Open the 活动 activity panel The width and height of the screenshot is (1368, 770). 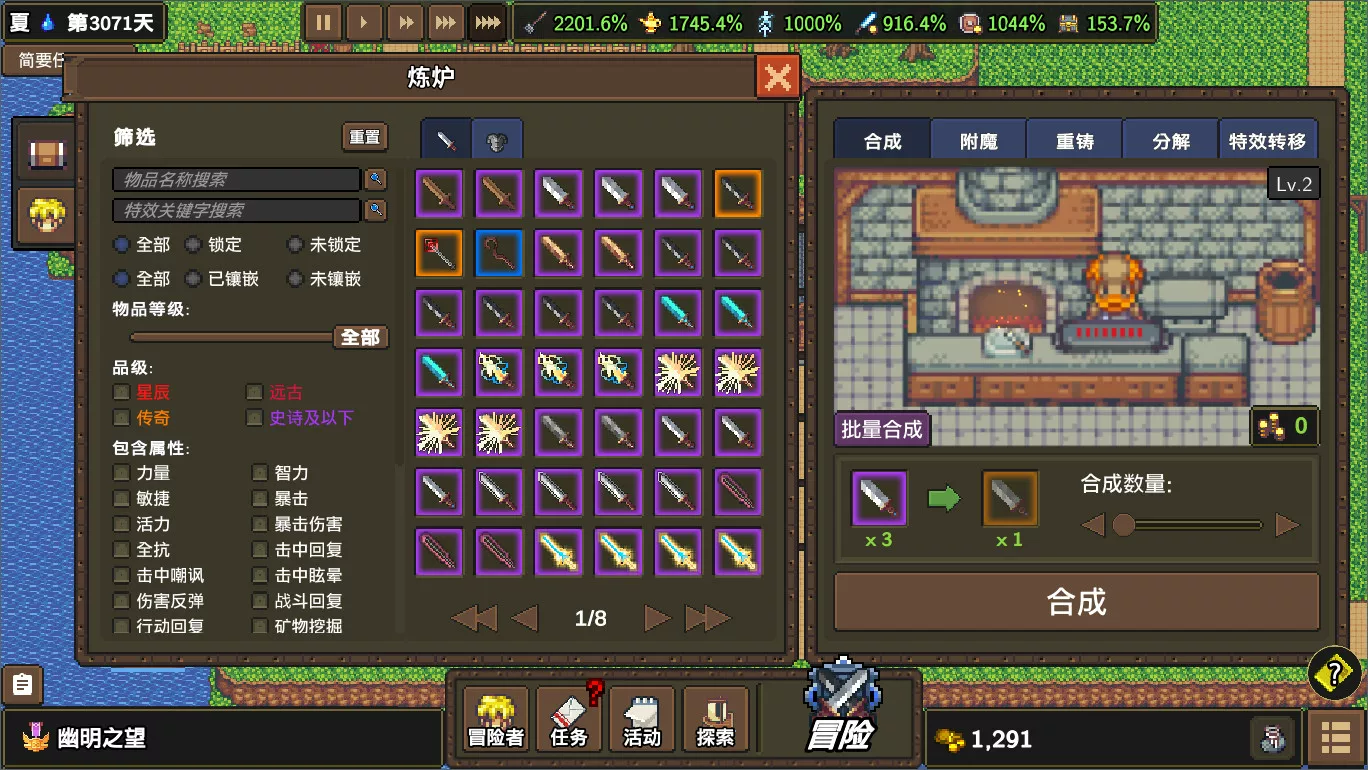pyautogui.click(x=642, y=718)
